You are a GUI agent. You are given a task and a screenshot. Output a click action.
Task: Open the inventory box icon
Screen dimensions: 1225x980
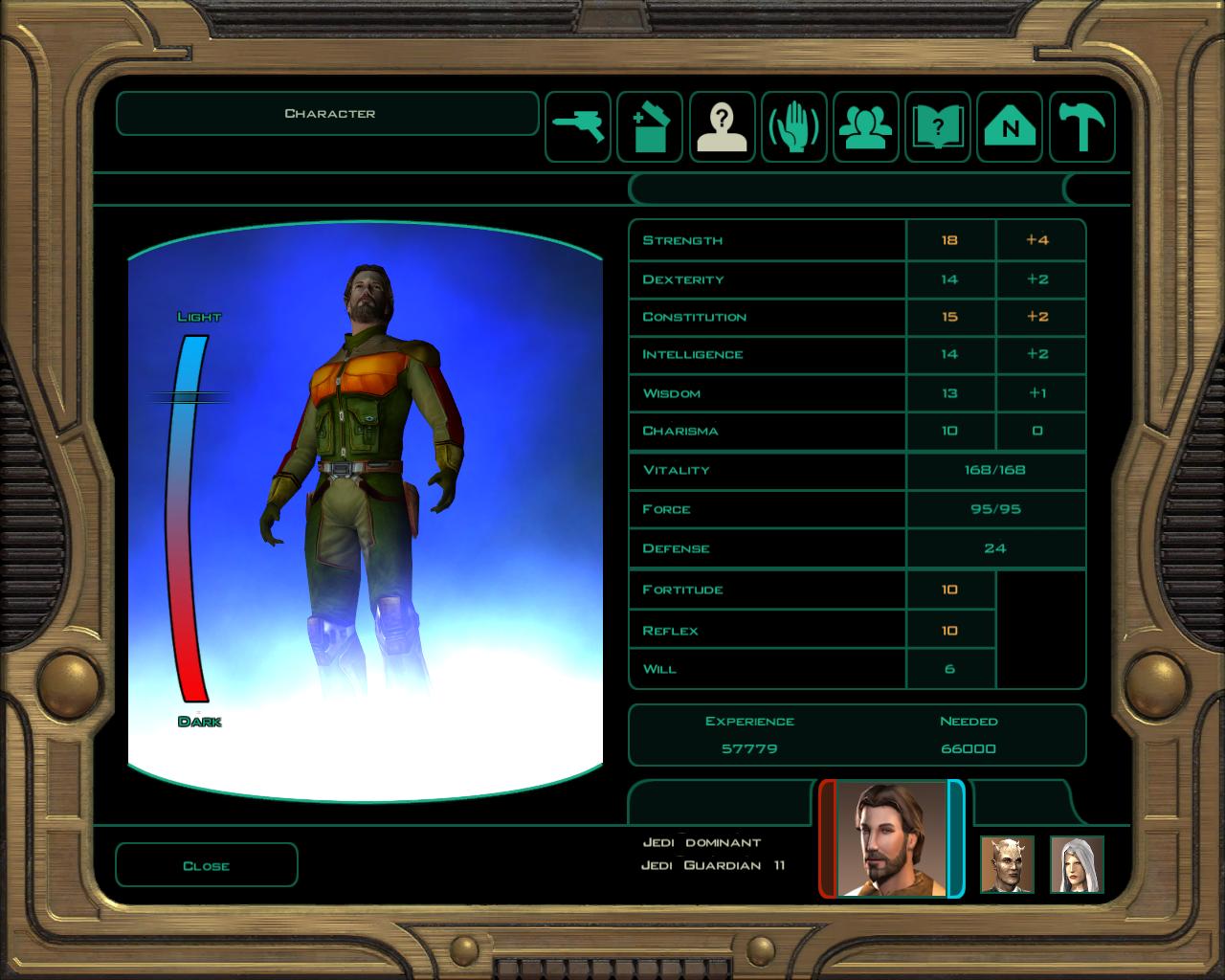click(x=650, y=126)
